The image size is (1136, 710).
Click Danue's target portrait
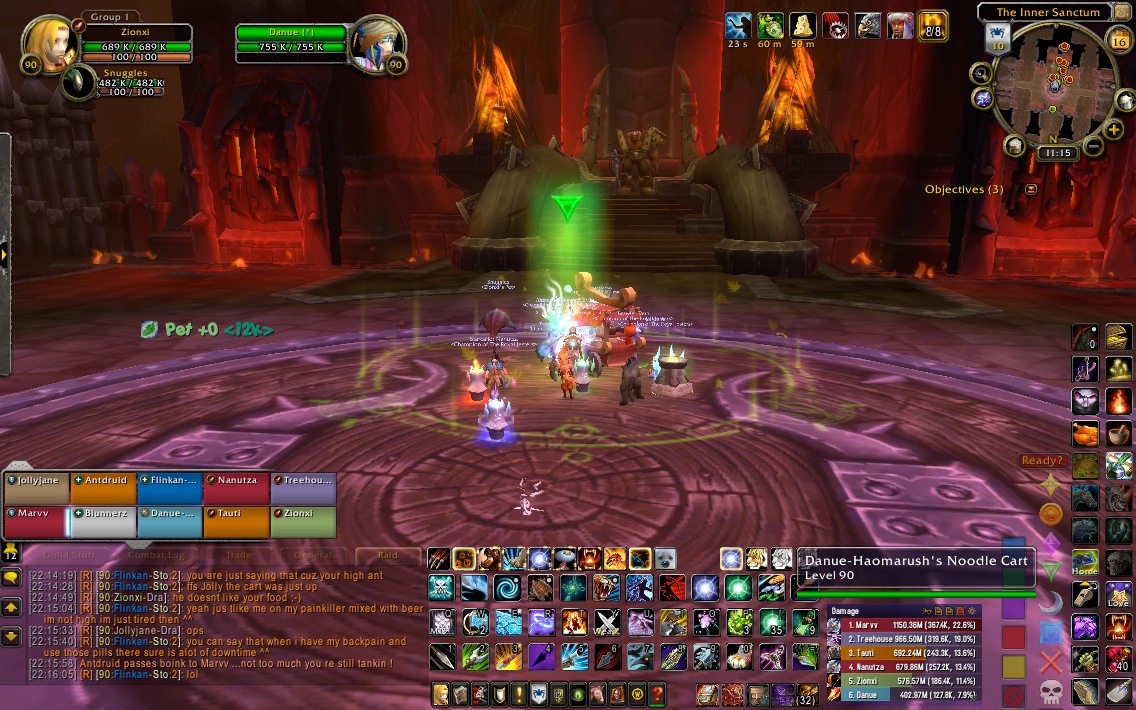[378, 42]
